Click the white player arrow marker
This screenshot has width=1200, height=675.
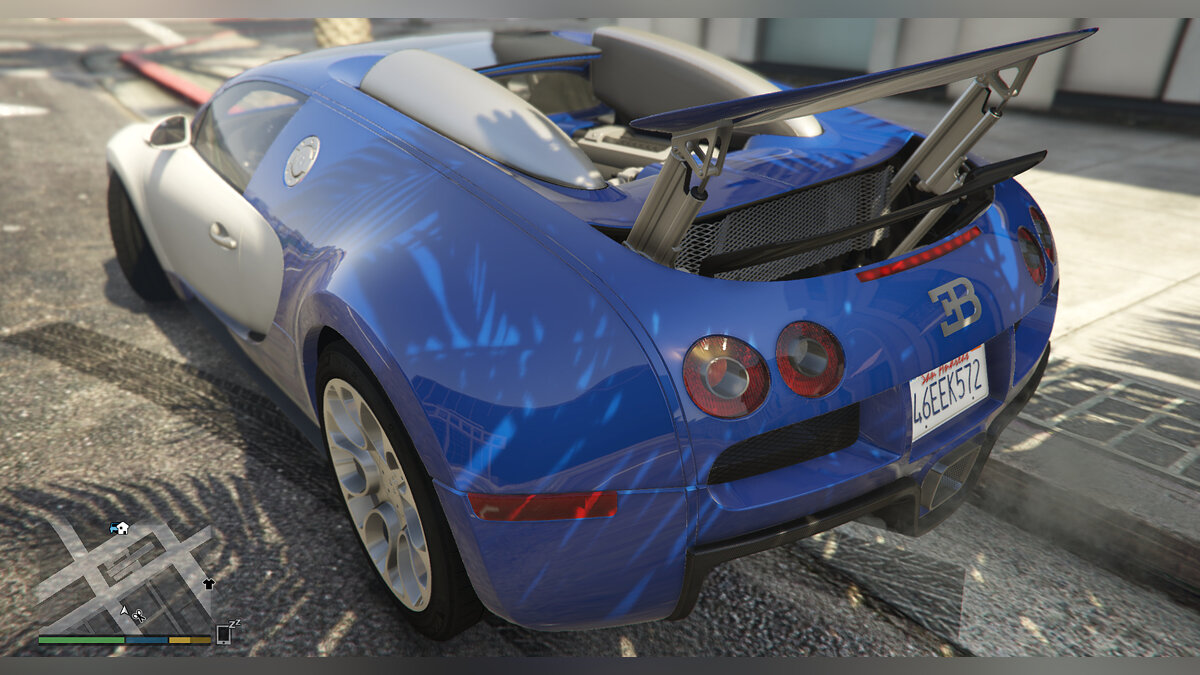[x=124, y=609]
